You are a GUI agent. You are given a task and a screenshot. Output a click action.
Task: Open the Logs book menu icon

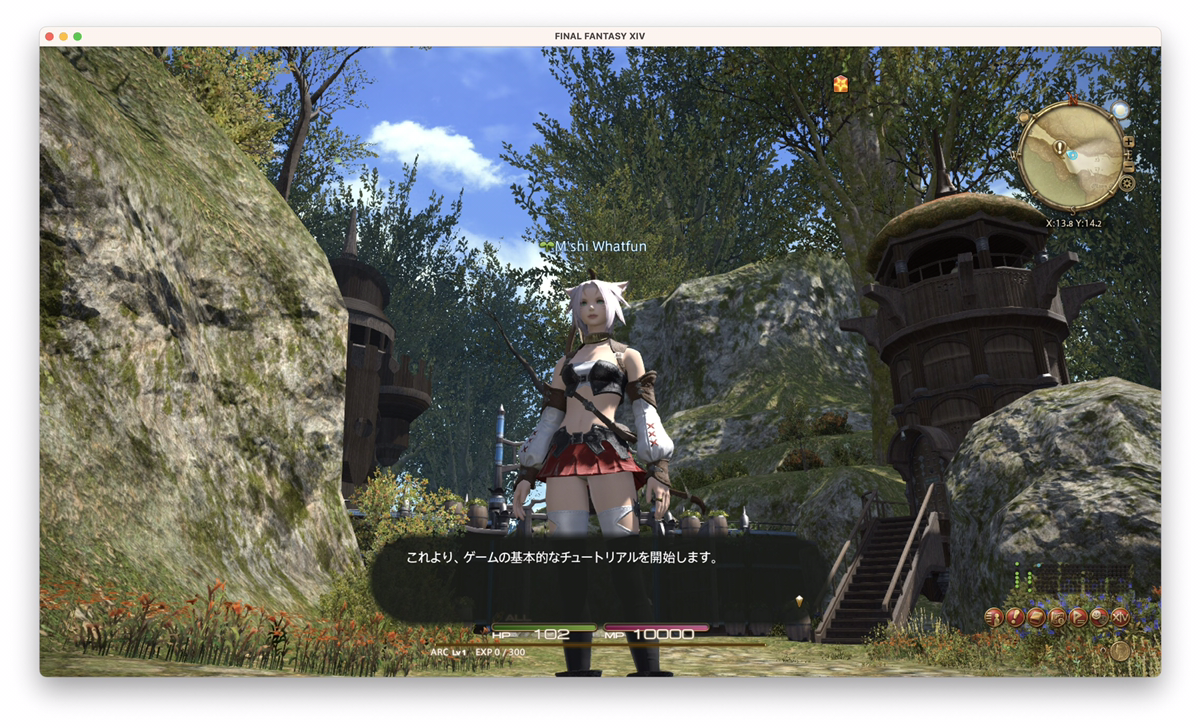pyautogui.click(x=1036, y=617)
